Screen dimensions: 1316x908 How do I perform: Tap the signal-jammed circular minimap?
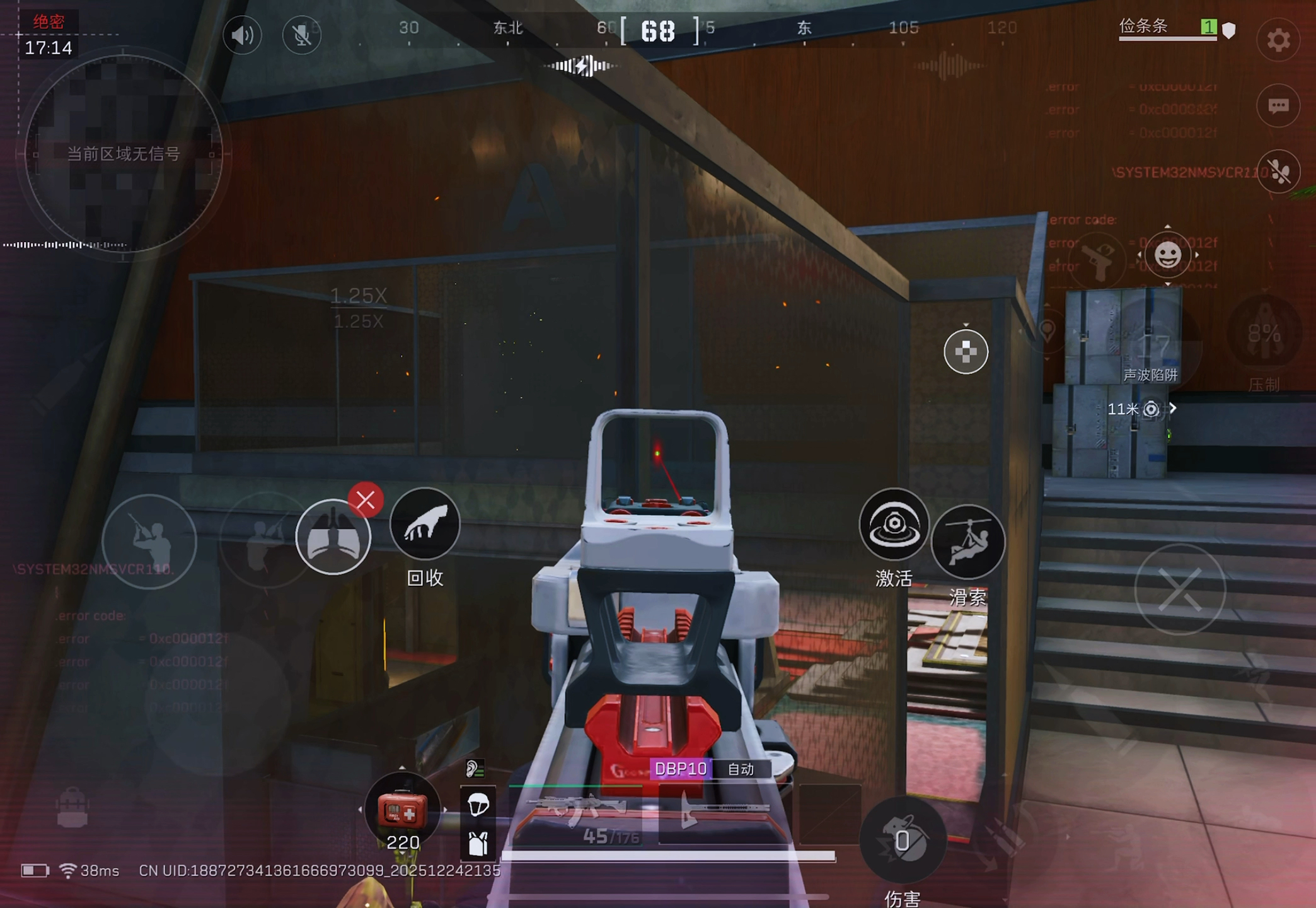pos(124,153)
